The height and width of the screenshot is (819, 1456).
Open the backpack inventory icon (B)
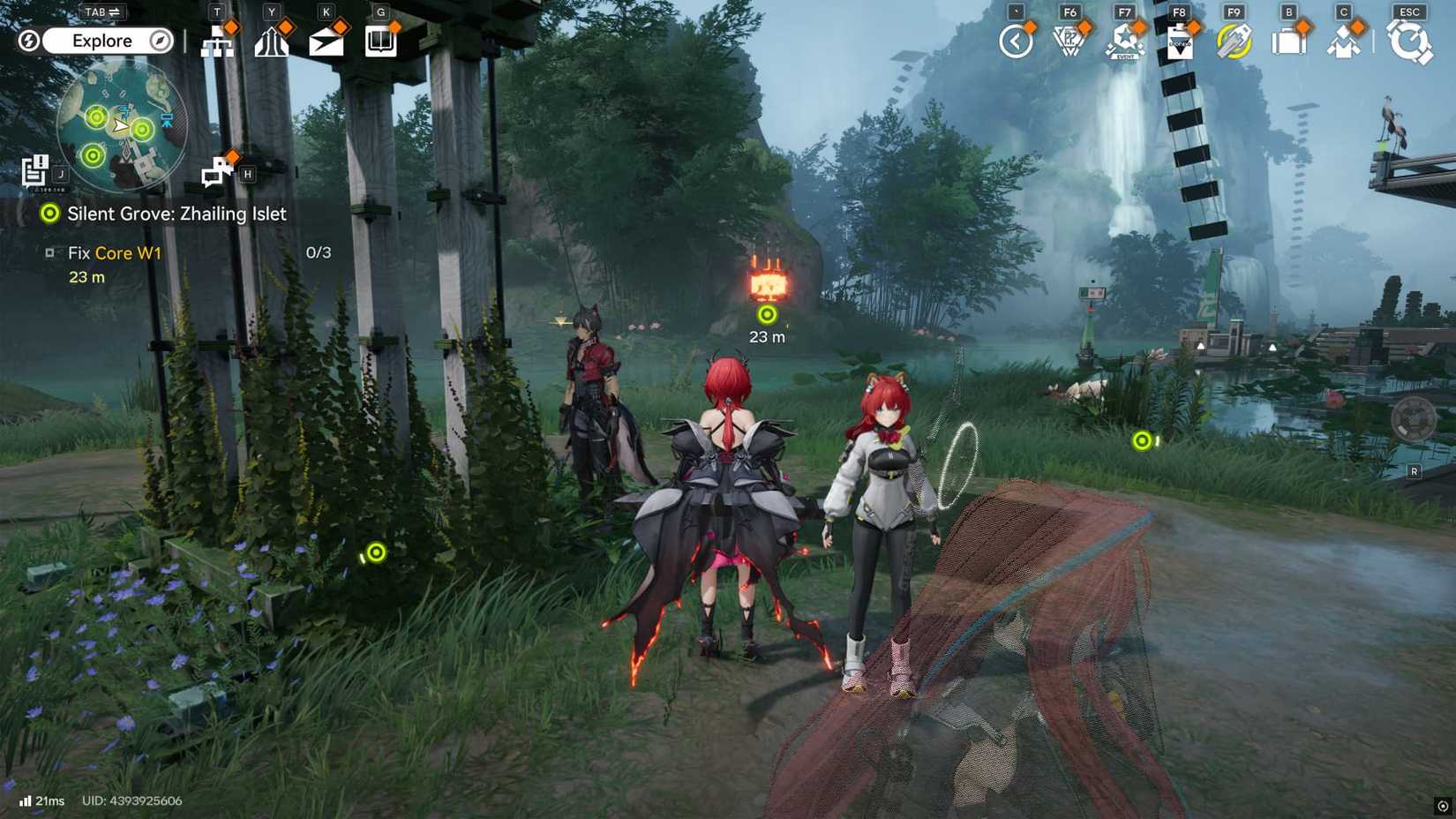pyautogui.click(x=1289, y=41)
